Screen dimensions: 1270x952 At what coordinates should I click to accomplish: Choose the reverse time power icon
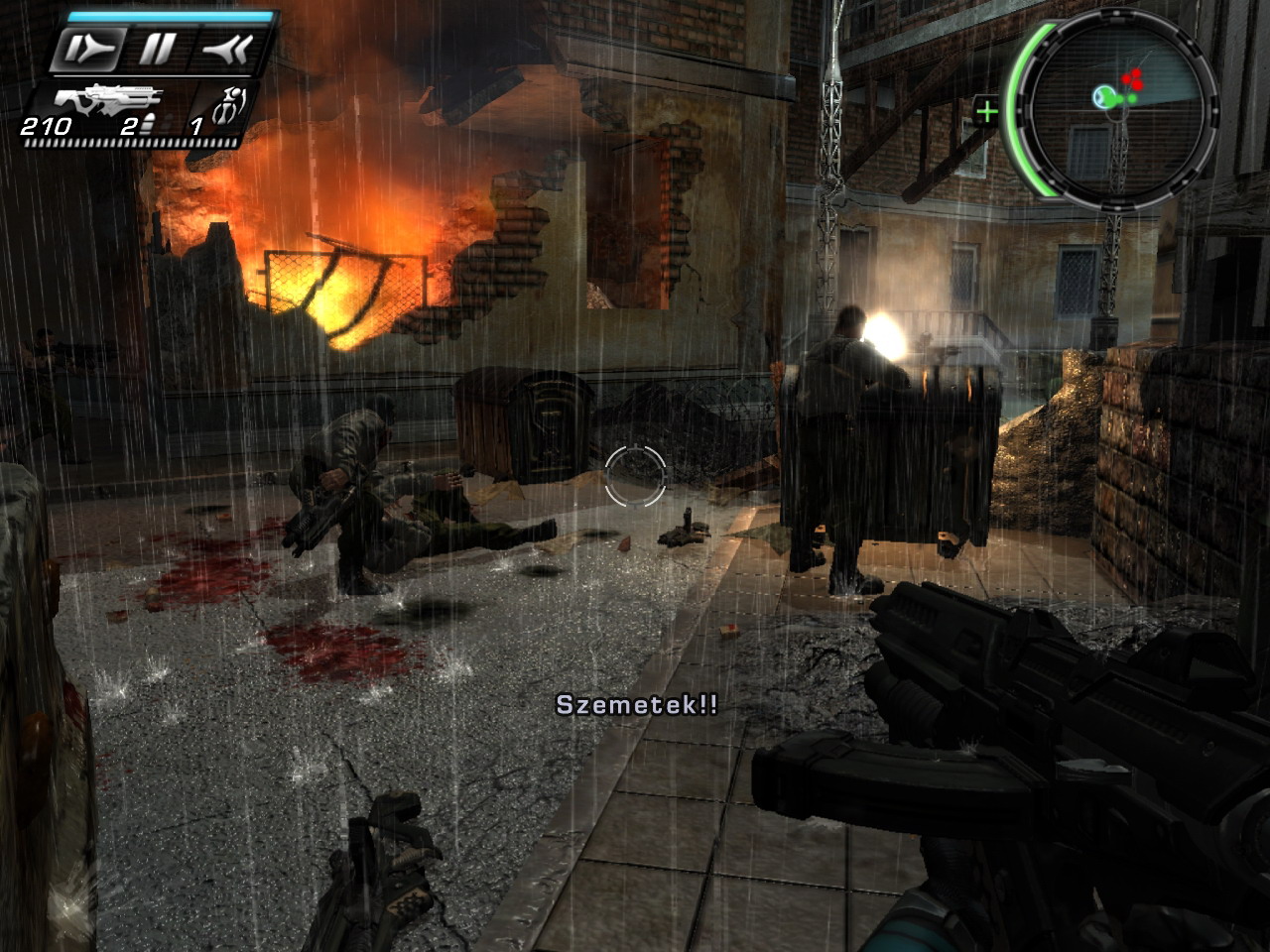tap(224, 49)
